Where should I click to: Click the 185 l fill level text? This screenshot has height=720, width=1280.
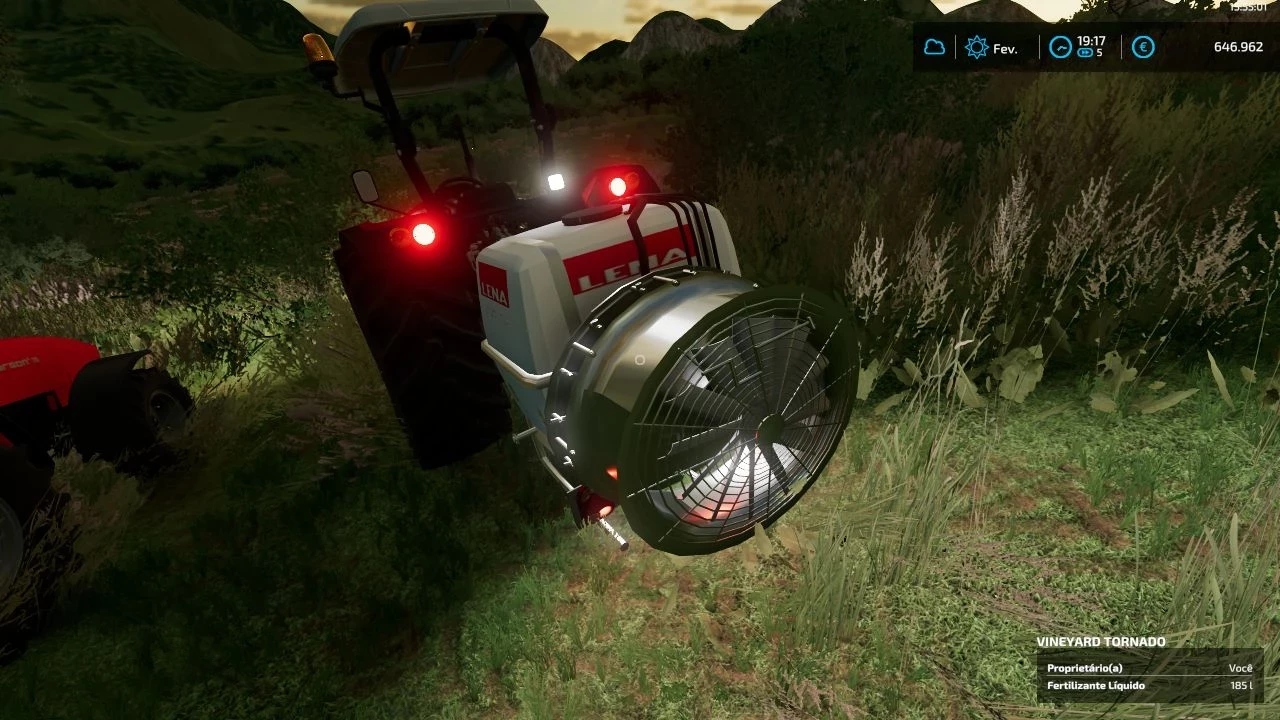click(1242, 686)
